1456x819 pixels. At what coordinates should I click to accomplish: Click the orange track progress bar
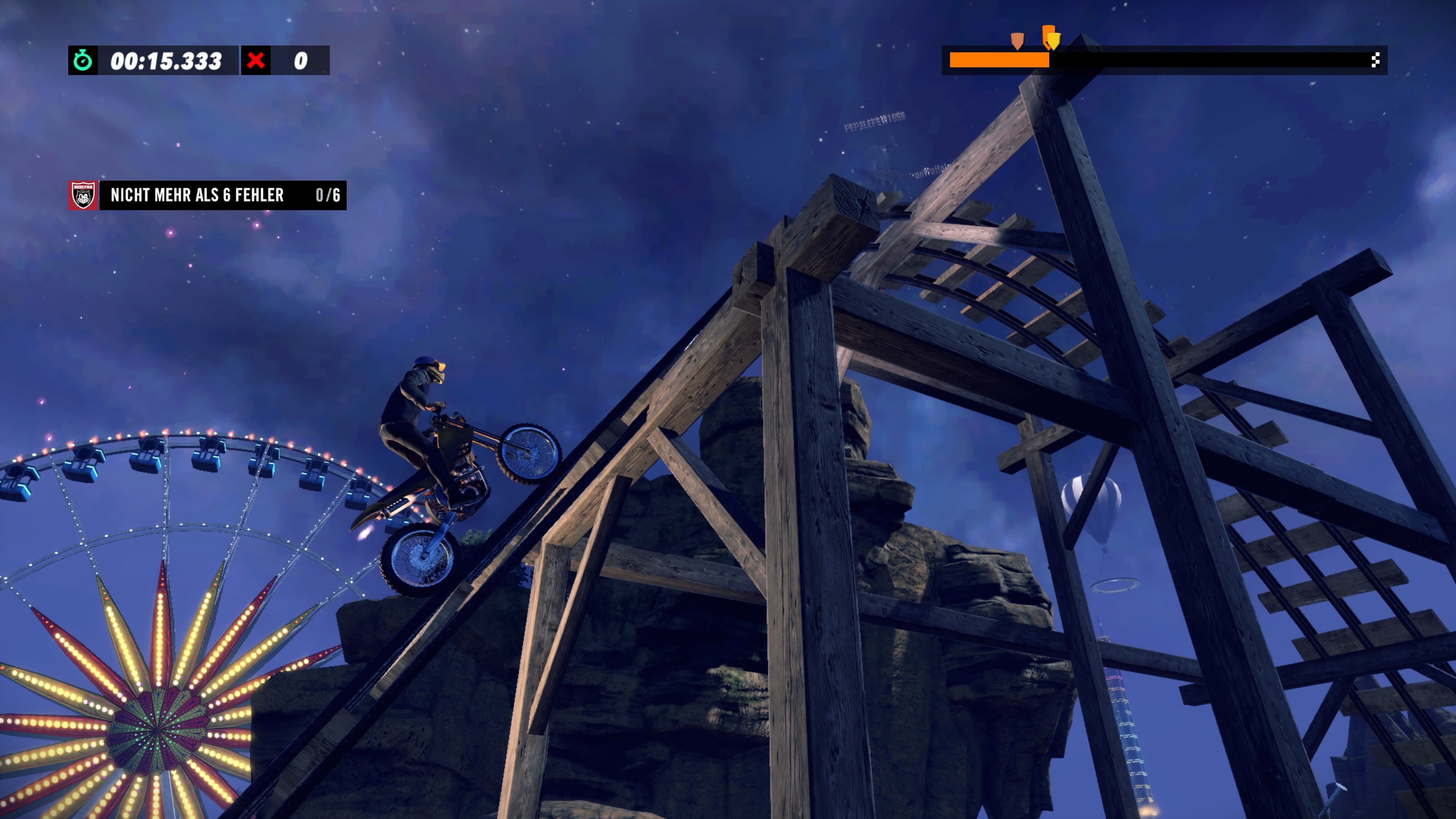coord(1001,60)
